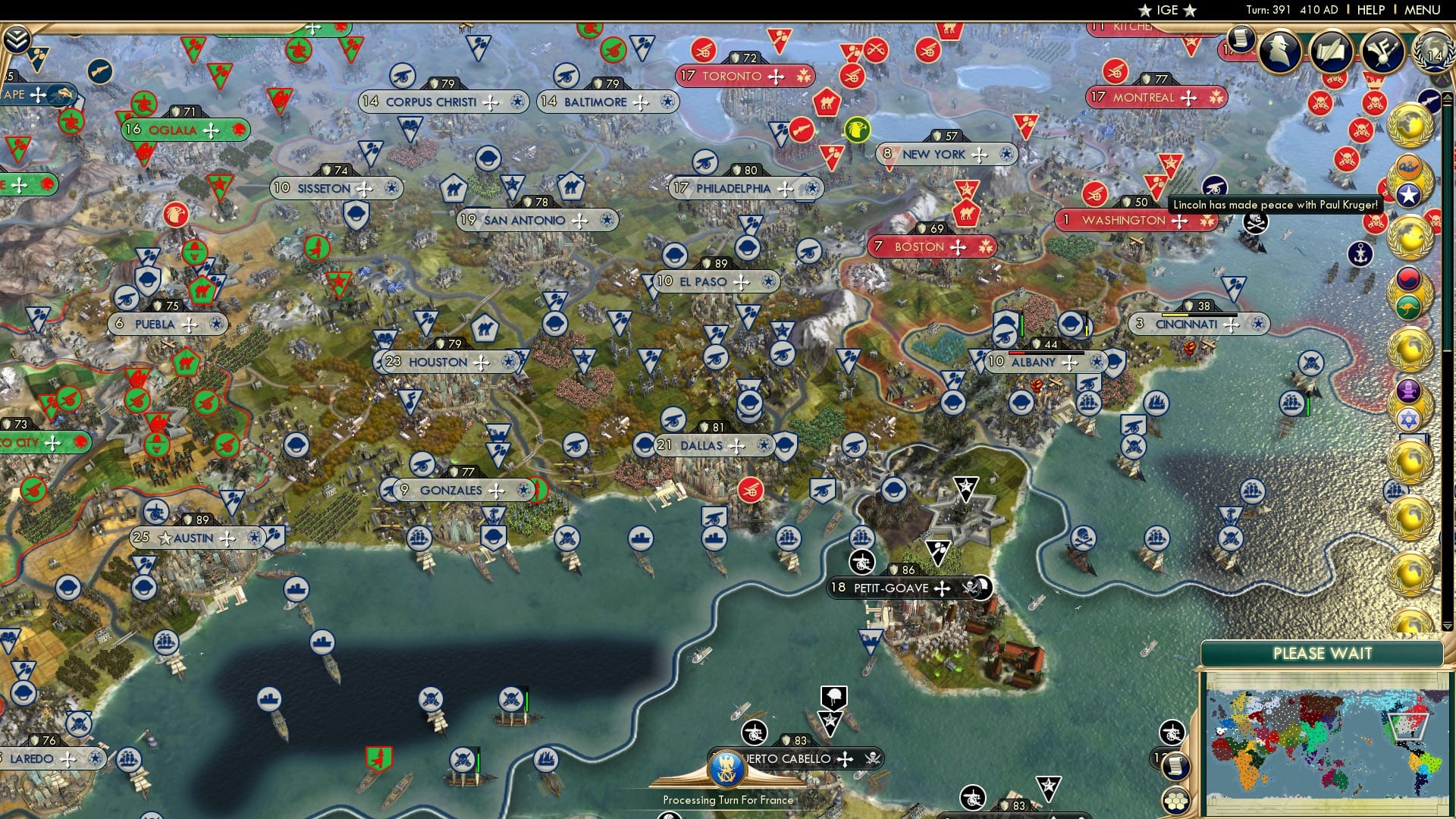Open the game MENU
Viewport: 1456px width, 819px height.
[x=1424, y=10]
